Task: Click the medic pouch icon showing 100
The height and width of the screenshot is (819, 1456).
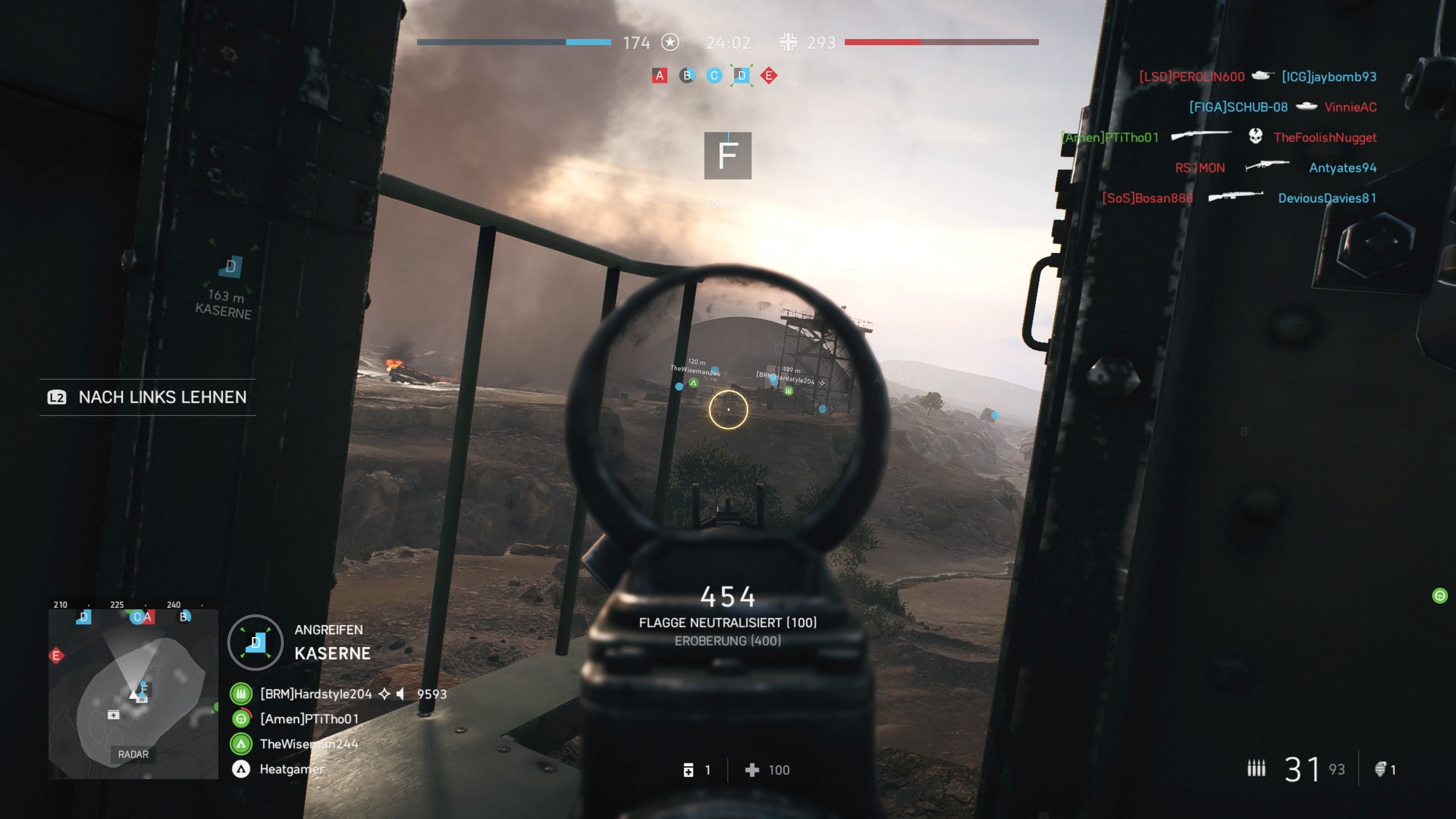Action: click(x=752, y=770)
